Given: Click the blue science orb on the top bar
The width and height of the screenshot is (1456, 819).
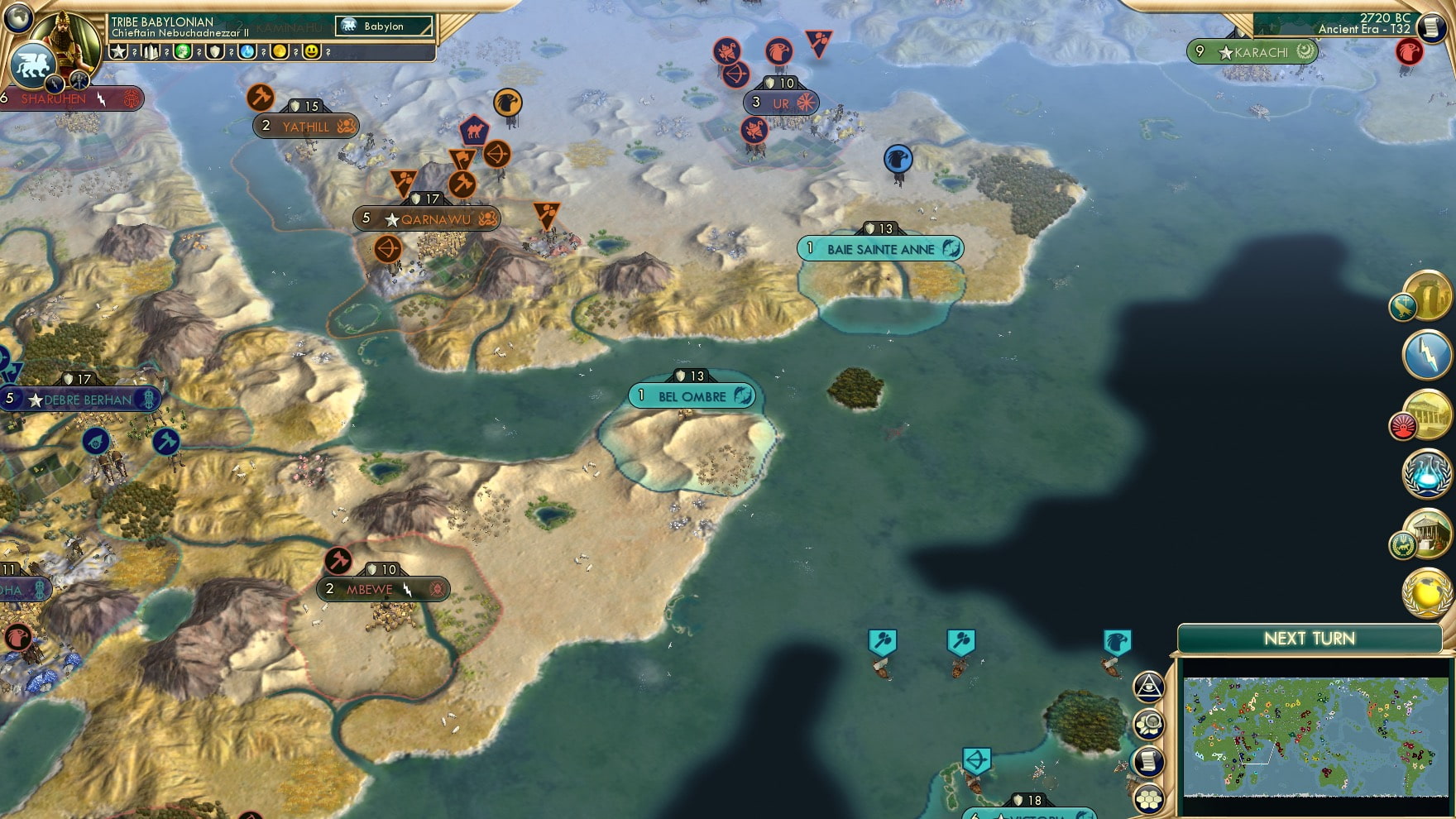Looking at the screenshot, I should click(x=246, y=52).
